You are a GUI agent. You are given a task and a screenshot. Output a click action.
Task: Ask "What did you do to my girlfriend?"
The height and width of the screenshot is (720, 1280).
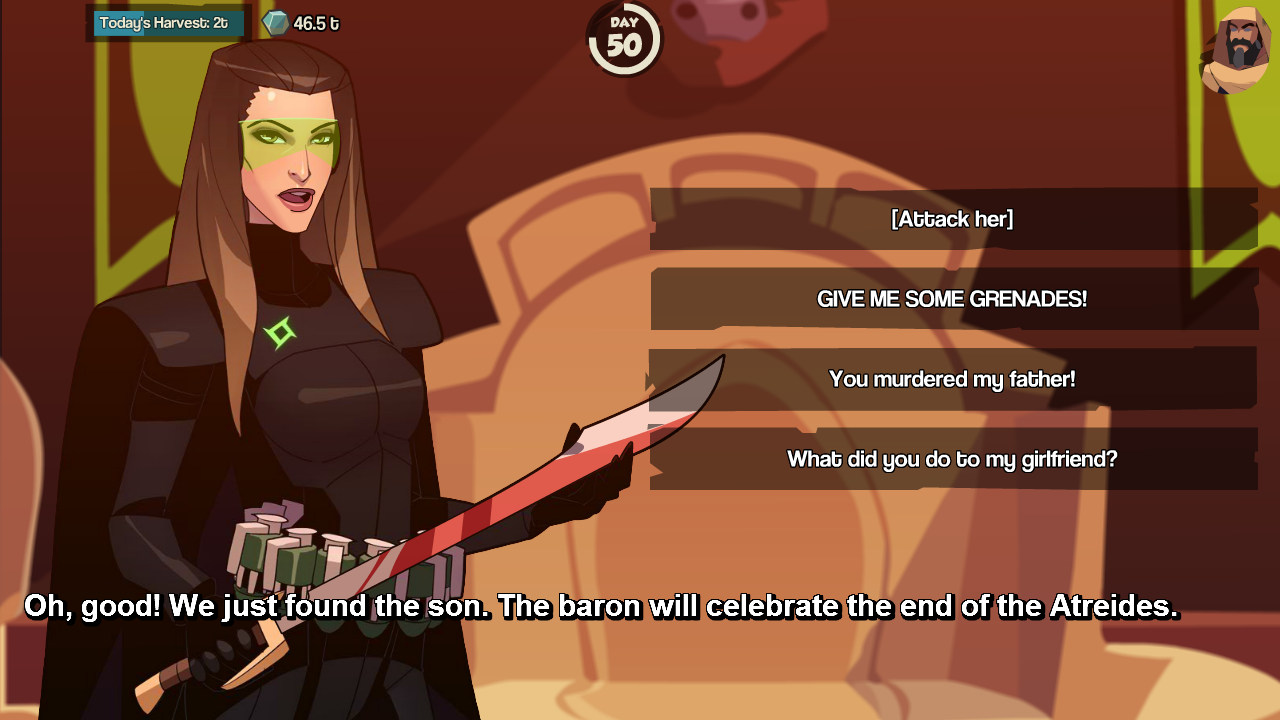click(x=952, y=459)
